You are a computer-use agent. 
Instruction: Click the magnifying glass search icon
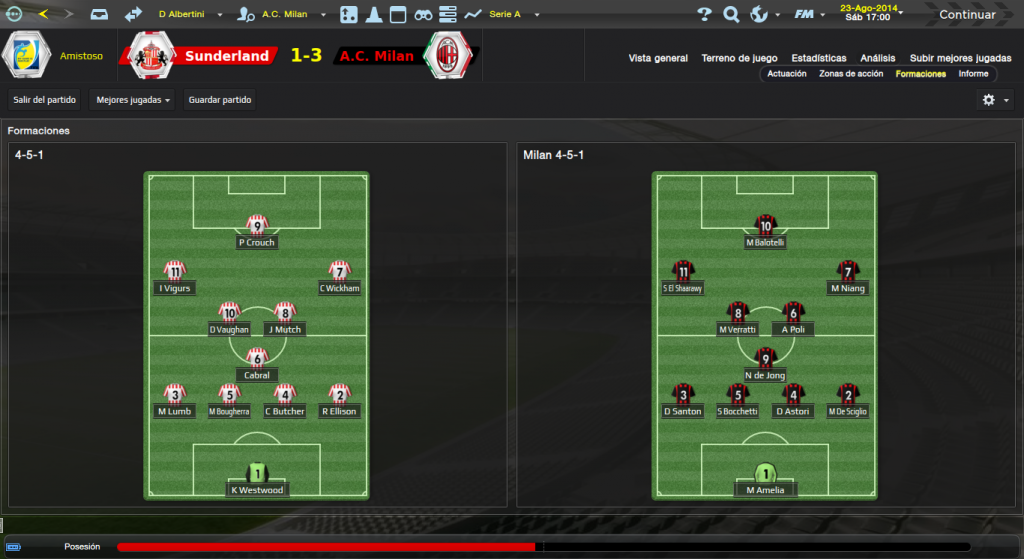click(x=731, y=15)
